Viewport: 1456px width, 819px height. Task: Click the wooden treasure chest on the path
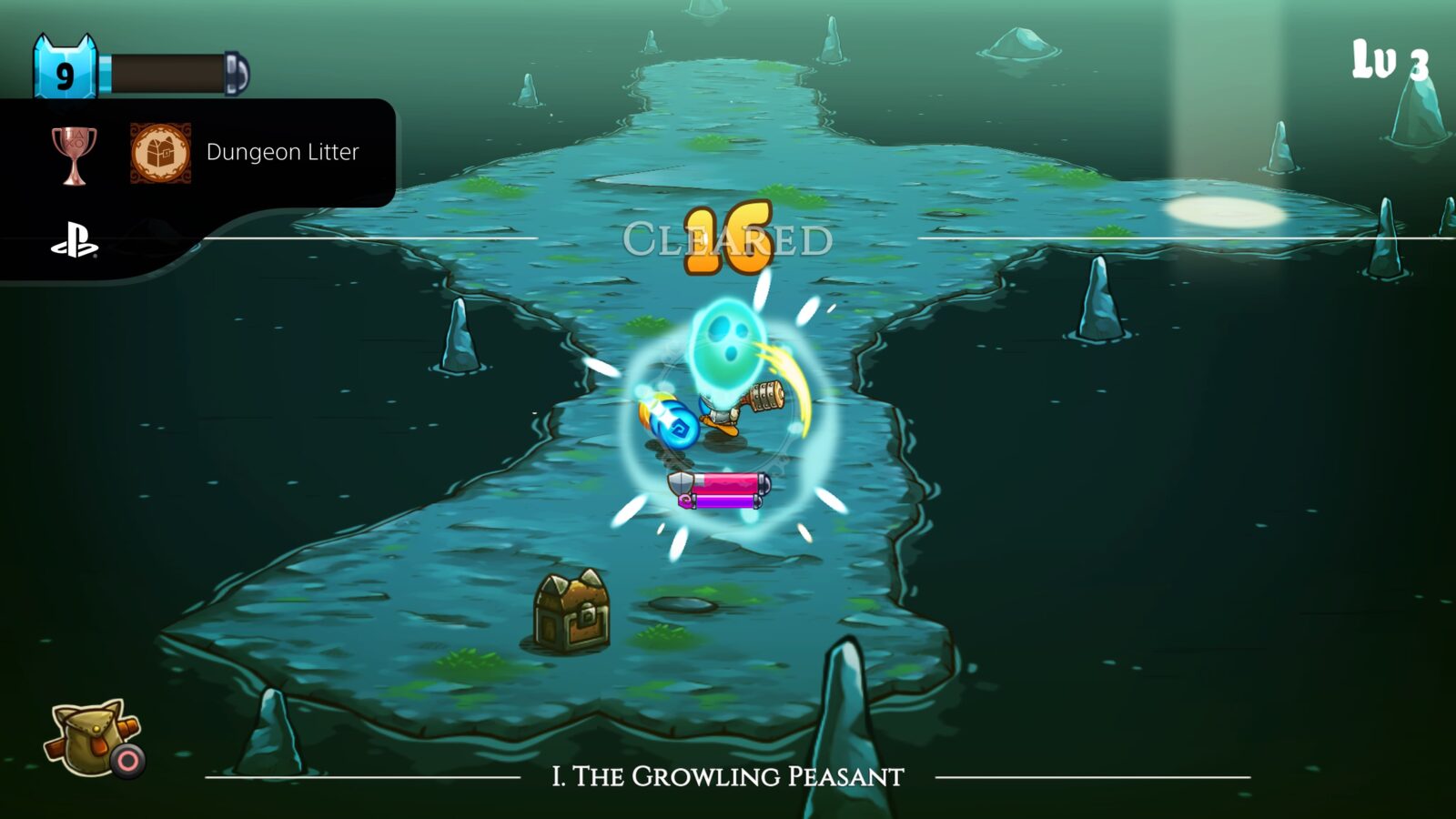click(x=571, y=610)
